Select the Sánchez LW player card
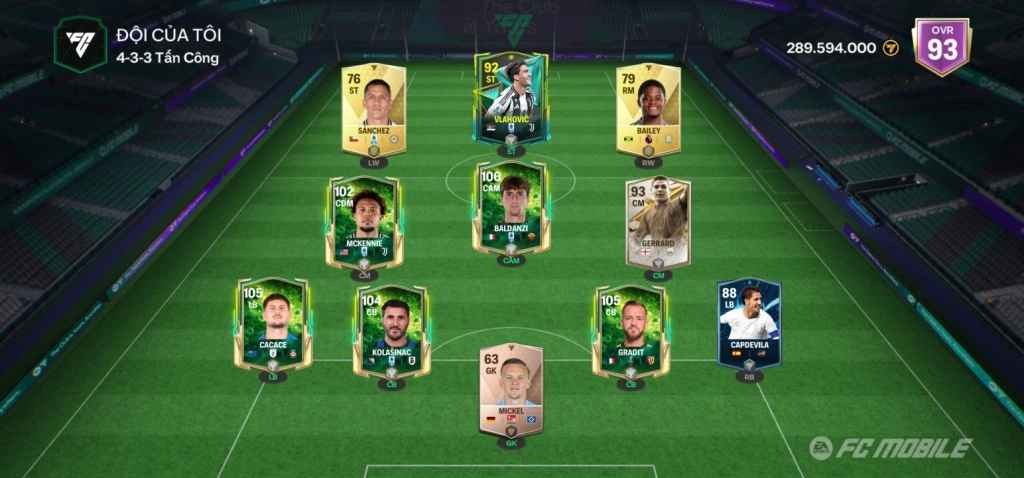 click(373, 108)
